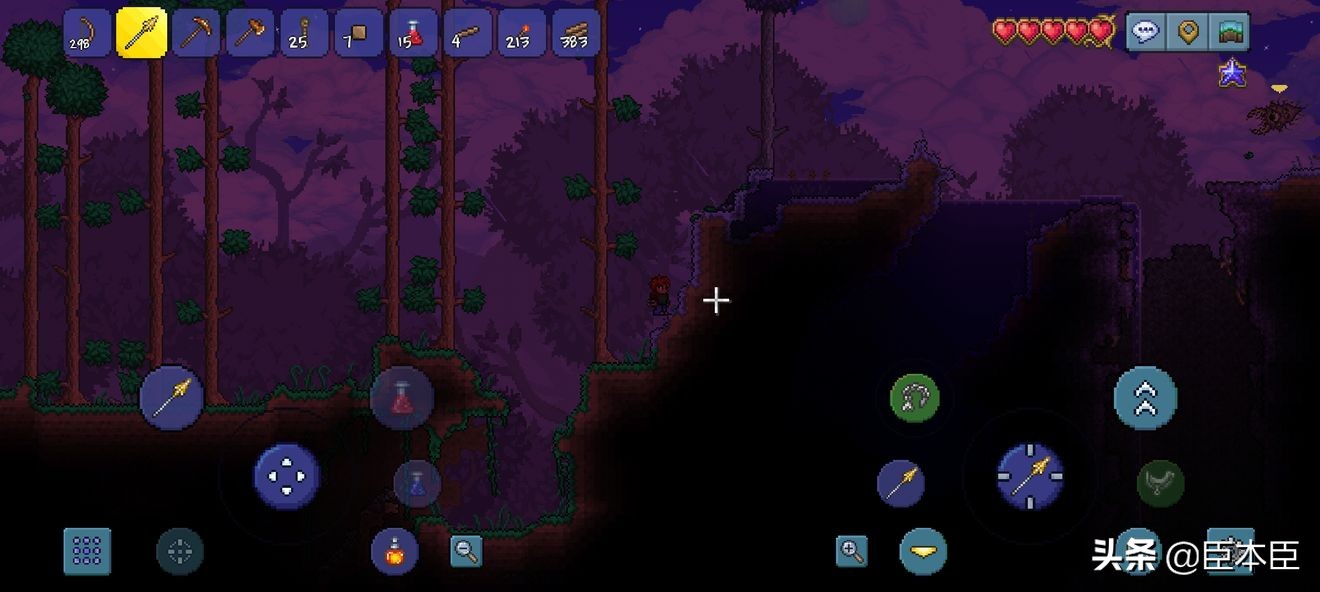The width and height of the screenshot is (1320, 592).
Task: Equip the pickaxe from the hotbar
Action: [x=196, y=32]
